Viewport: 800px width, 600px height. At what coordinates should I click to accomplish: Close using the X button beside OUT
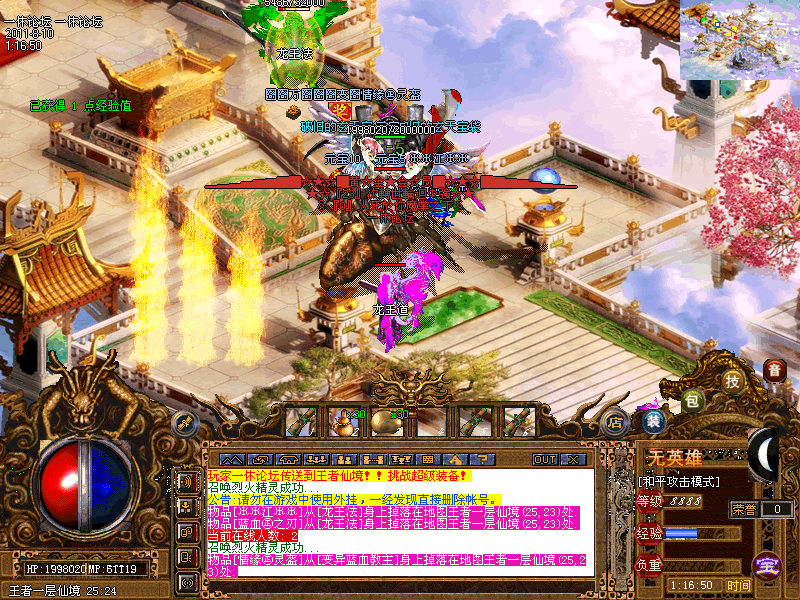point(573,459)
